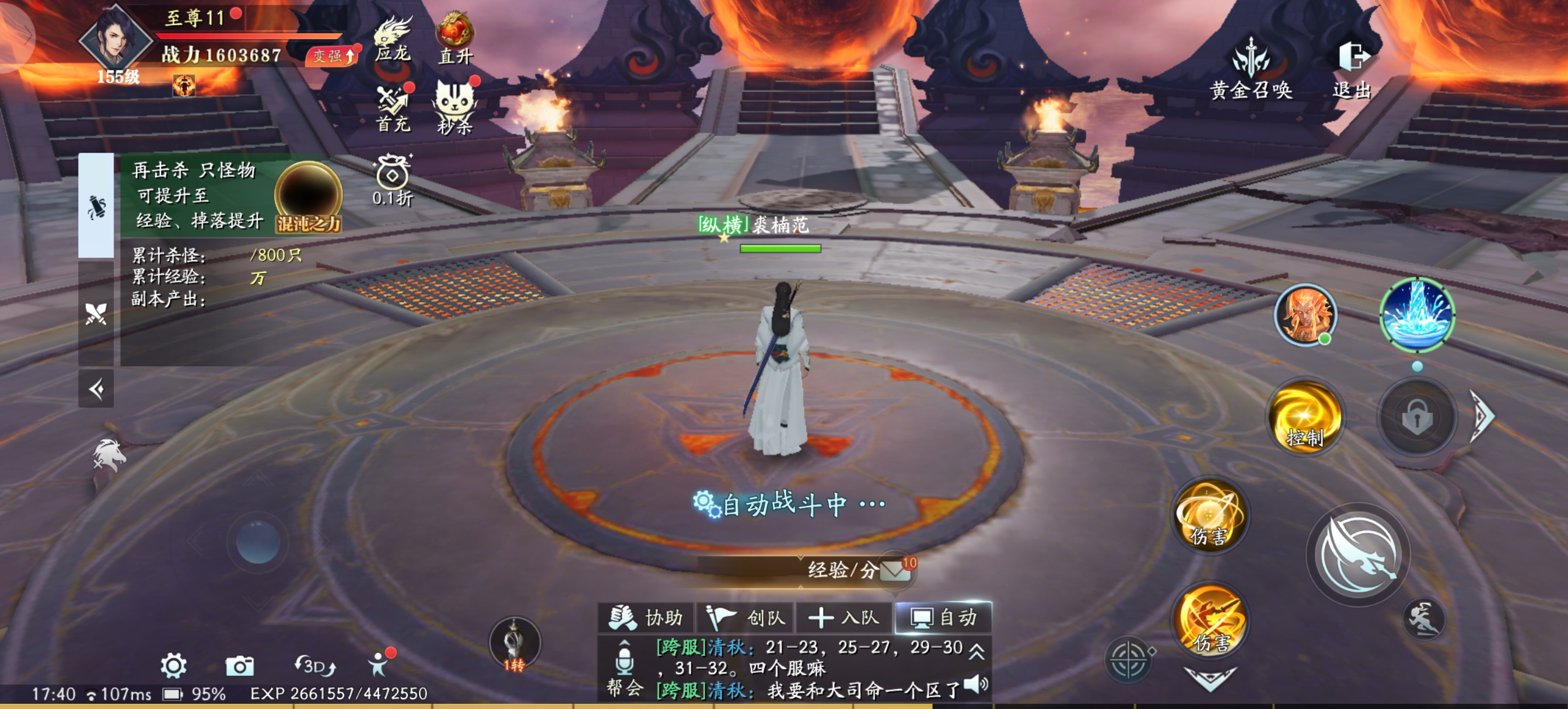This screenshot has width=1568, height=709.
Task: Toggle 自动 auto-battle mode
Action: pyautogui.click(x=943, y=617)
